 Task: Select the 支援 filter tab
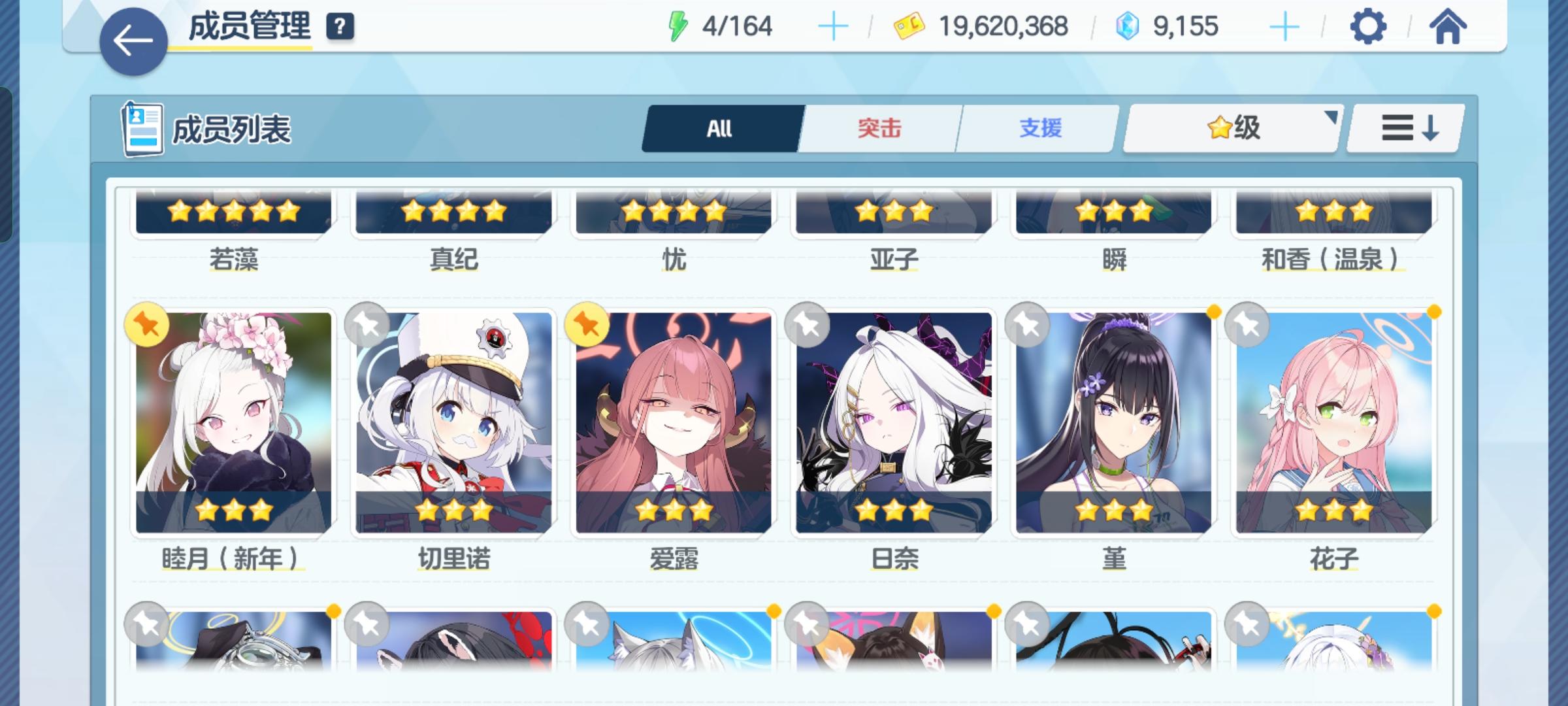click(x=1039, y=128)
